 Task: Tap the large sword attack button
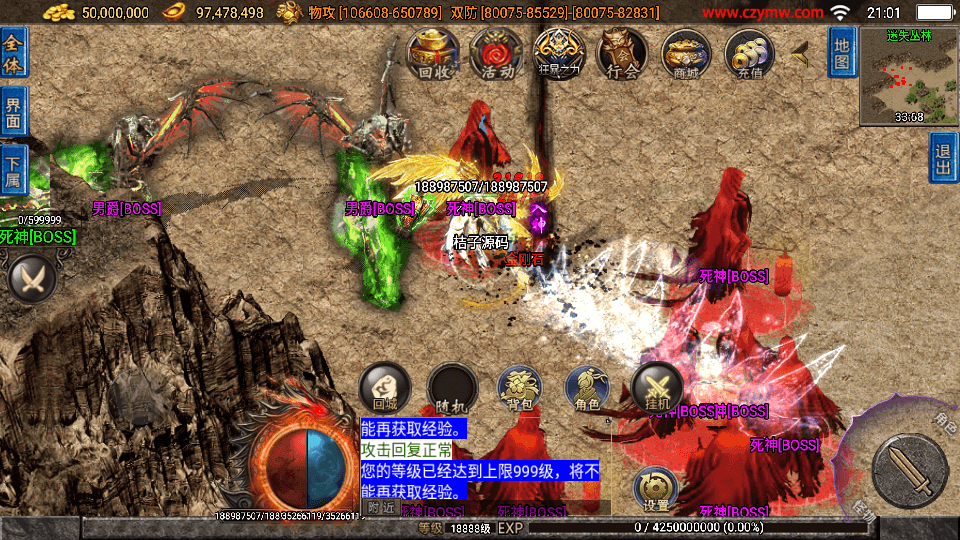pyautogui.click(x=909, y=470)
